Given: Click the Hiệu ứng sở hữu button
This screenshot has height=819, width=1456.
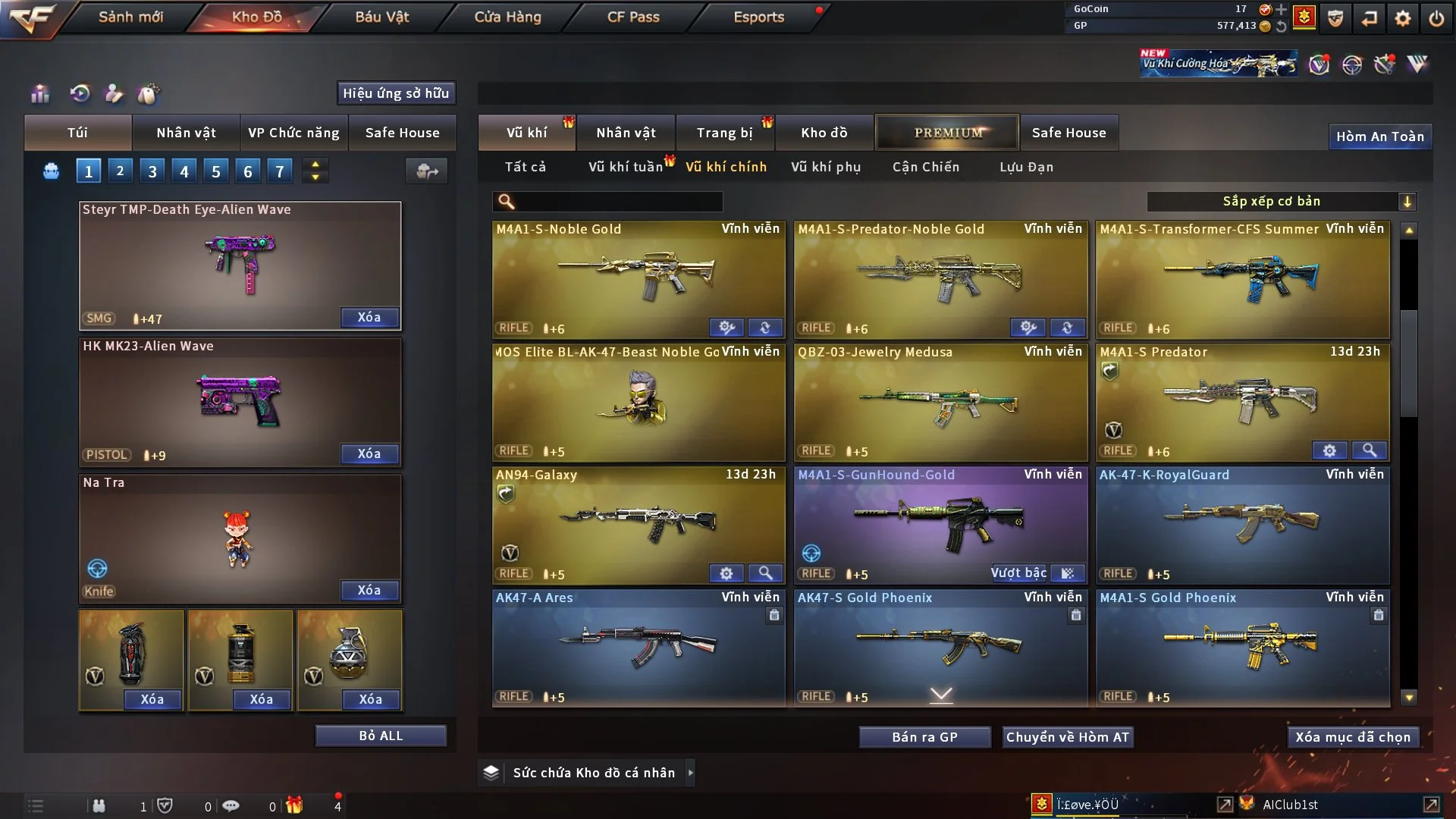Looking at the screenshot, I should coord(396,93).
